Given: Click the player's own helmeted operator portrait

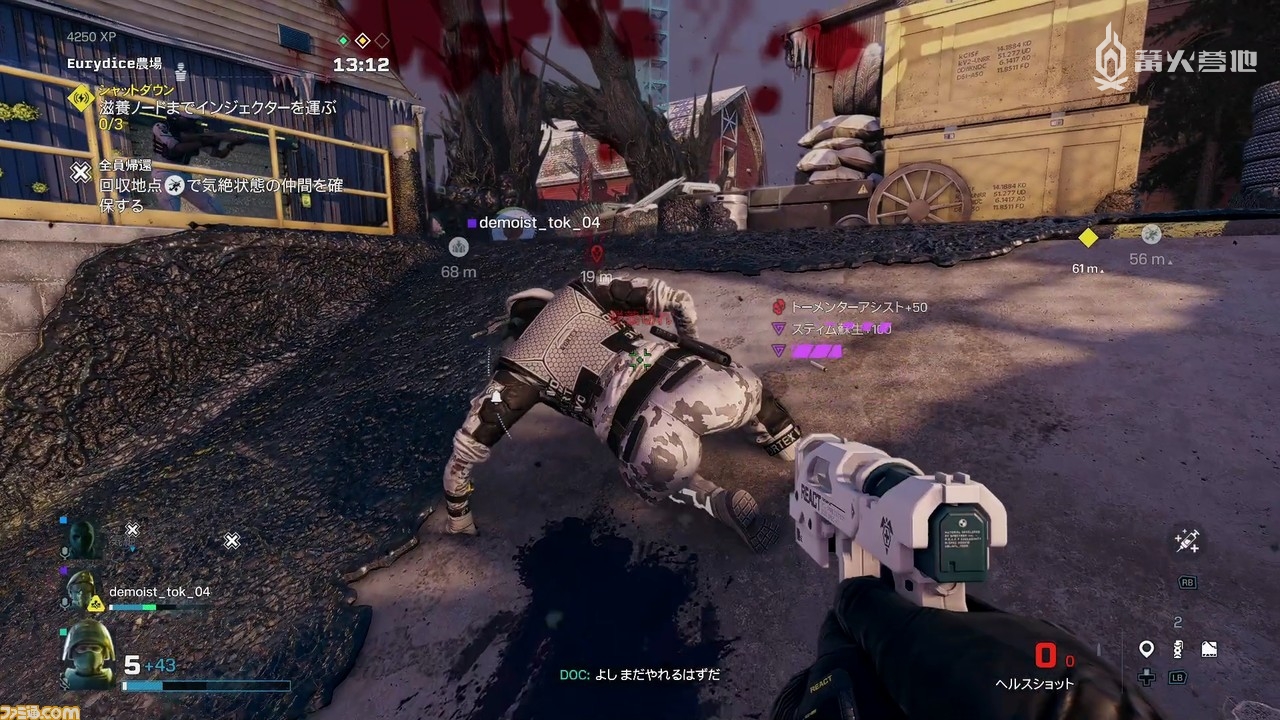Looking at the screenshot, I should (88, 655).
